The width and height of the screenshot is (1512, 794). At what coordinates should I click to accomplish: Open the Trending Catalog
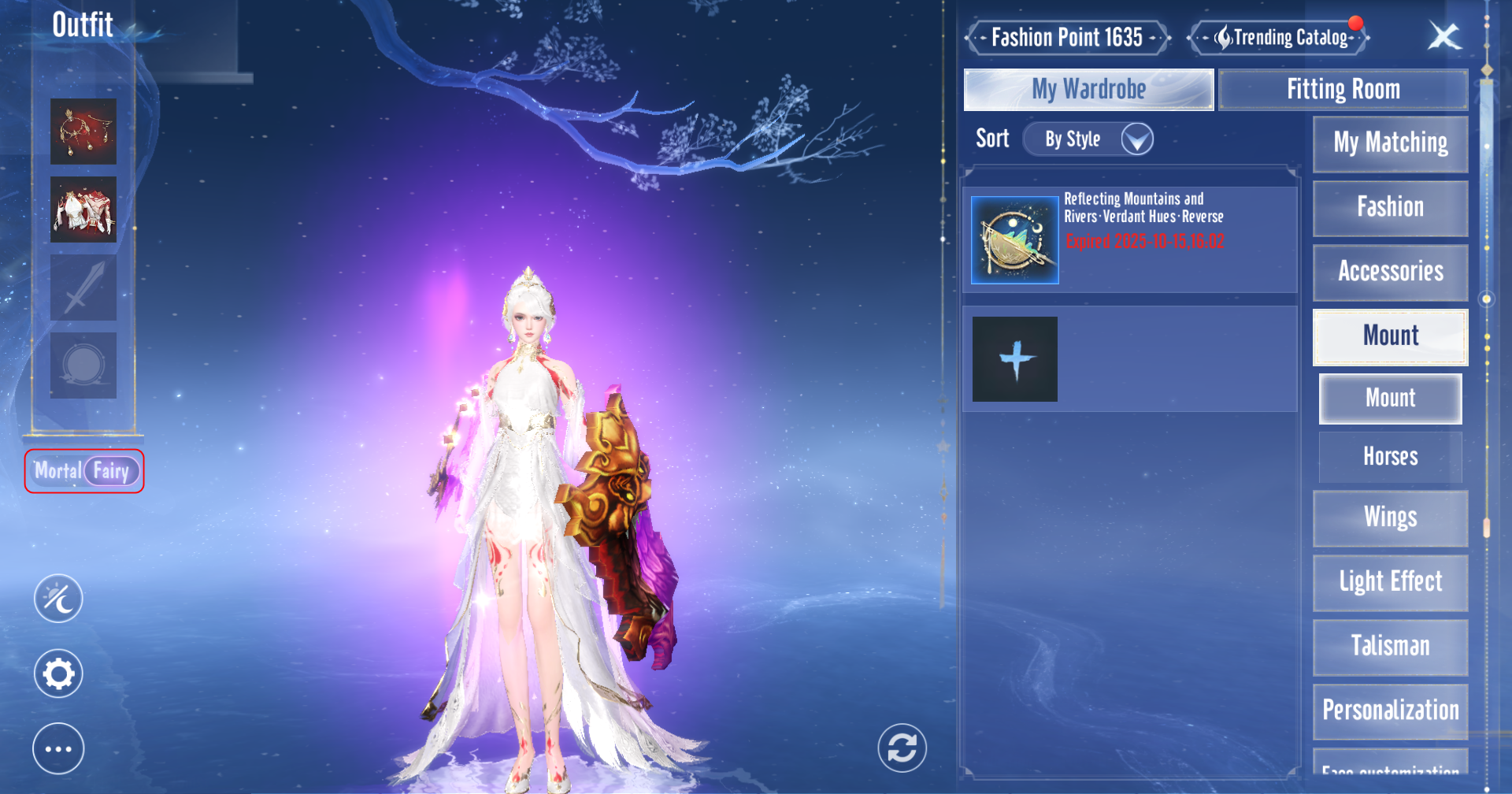coord(1280,37)
